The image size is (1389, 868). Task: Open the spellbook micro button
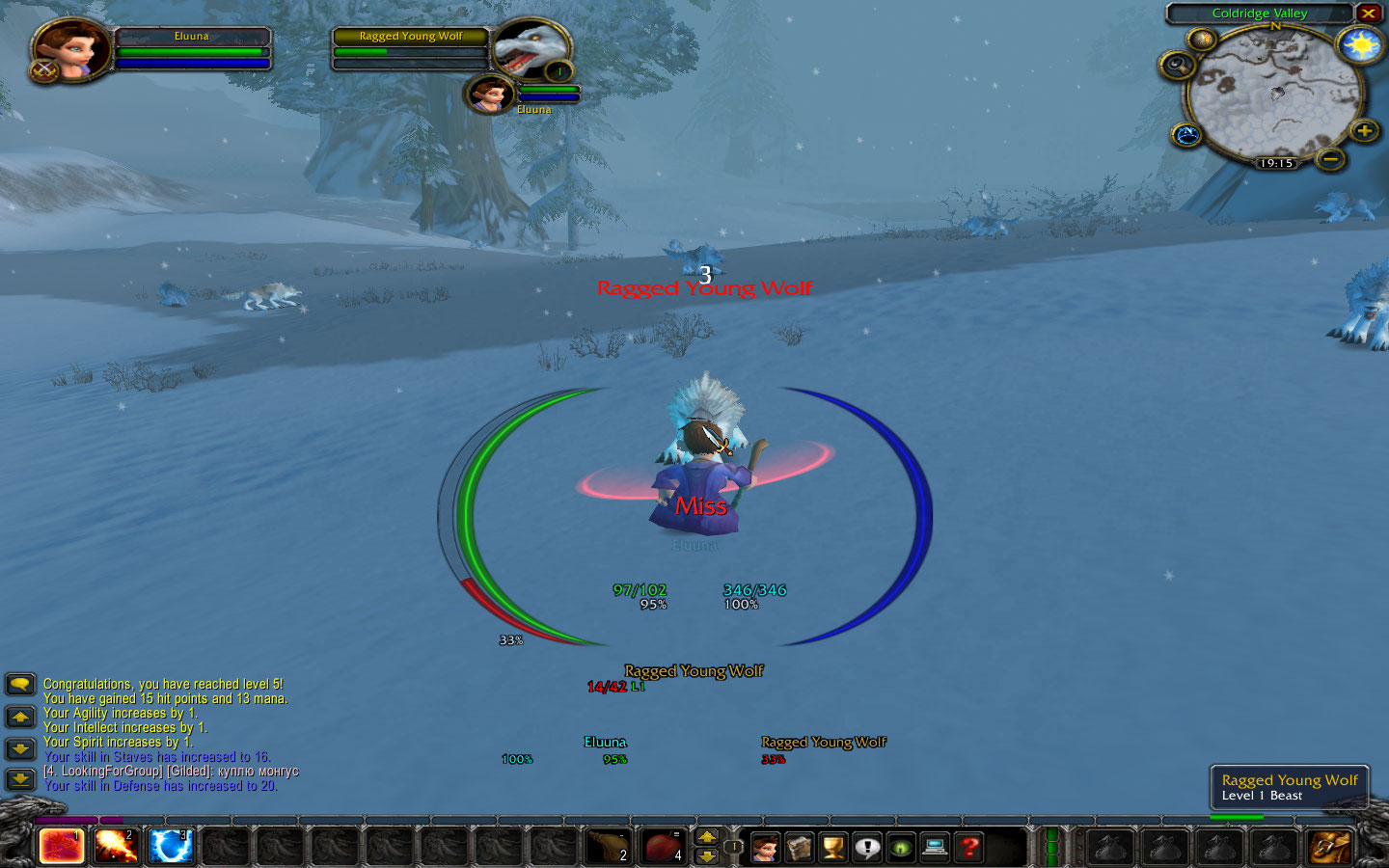pos(800,848)
